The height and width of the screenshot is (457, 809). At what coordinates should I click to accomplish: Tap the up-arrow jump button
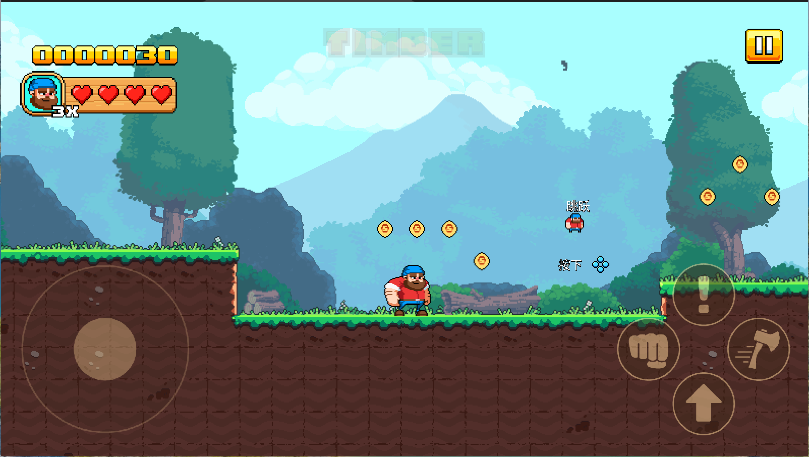tap(703, 404)
